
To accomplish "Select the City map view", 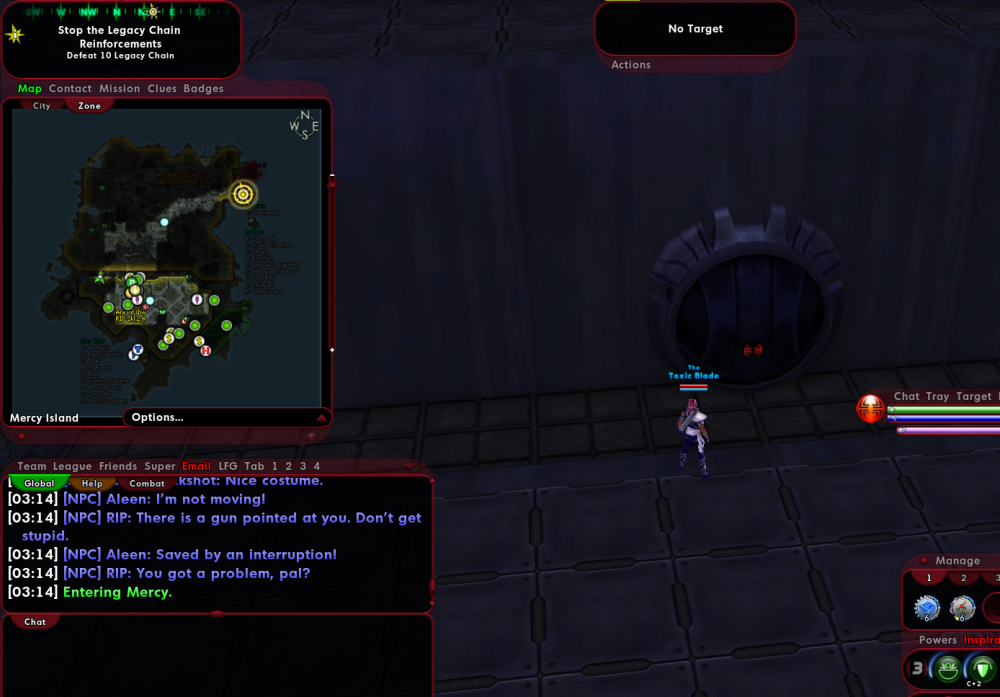I will point(42,106).
